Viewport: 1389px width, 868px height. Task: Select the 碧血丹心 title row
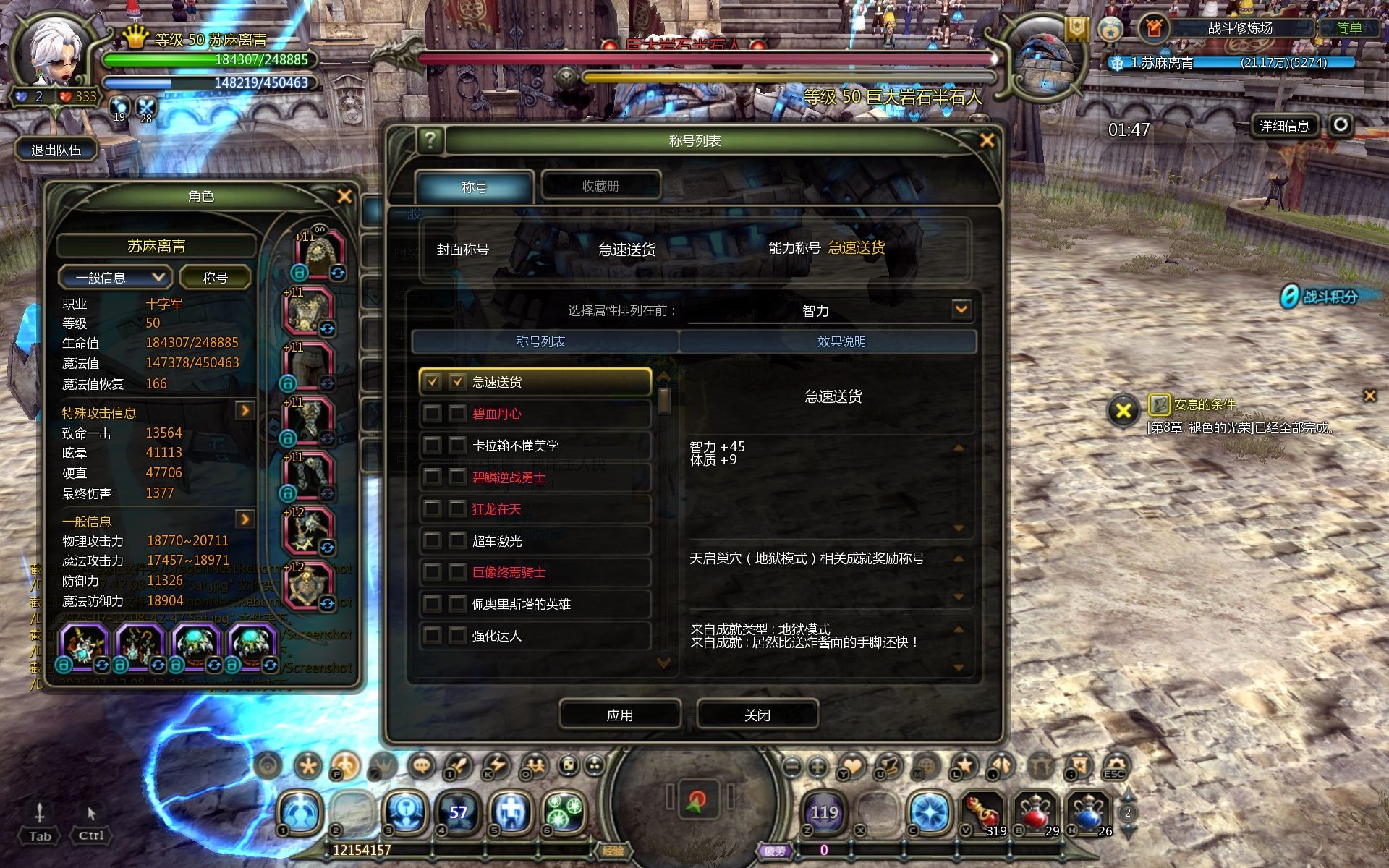click(535, 414)
